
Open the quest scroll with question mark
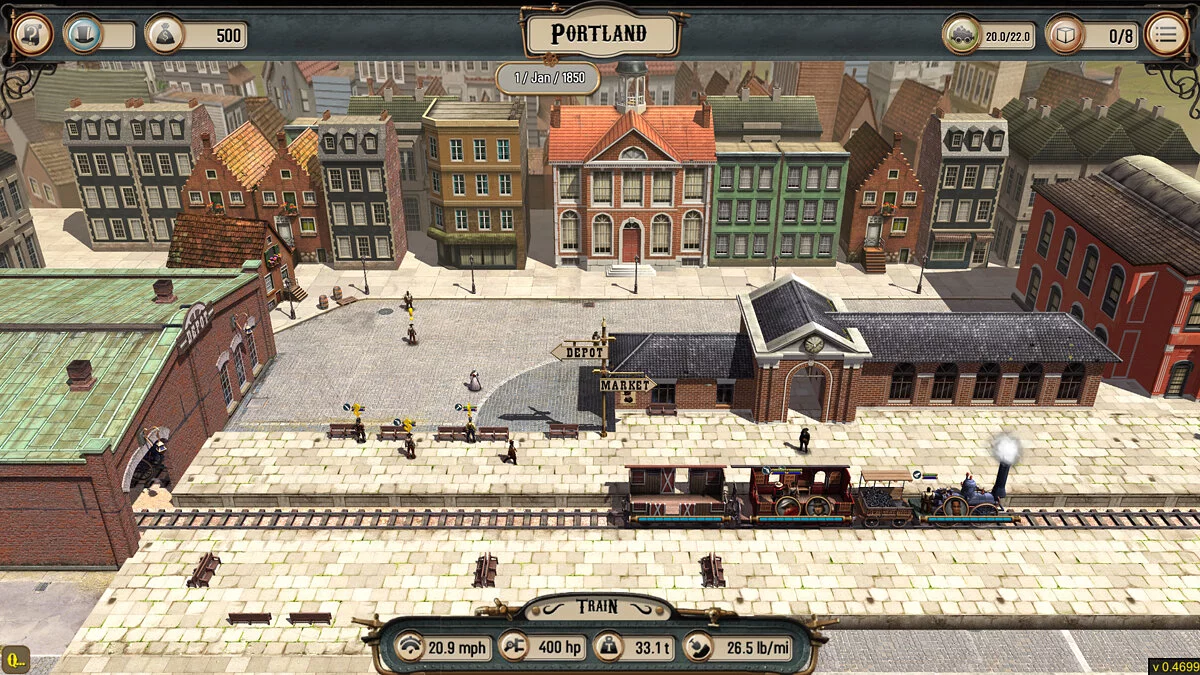click(32, 35)
